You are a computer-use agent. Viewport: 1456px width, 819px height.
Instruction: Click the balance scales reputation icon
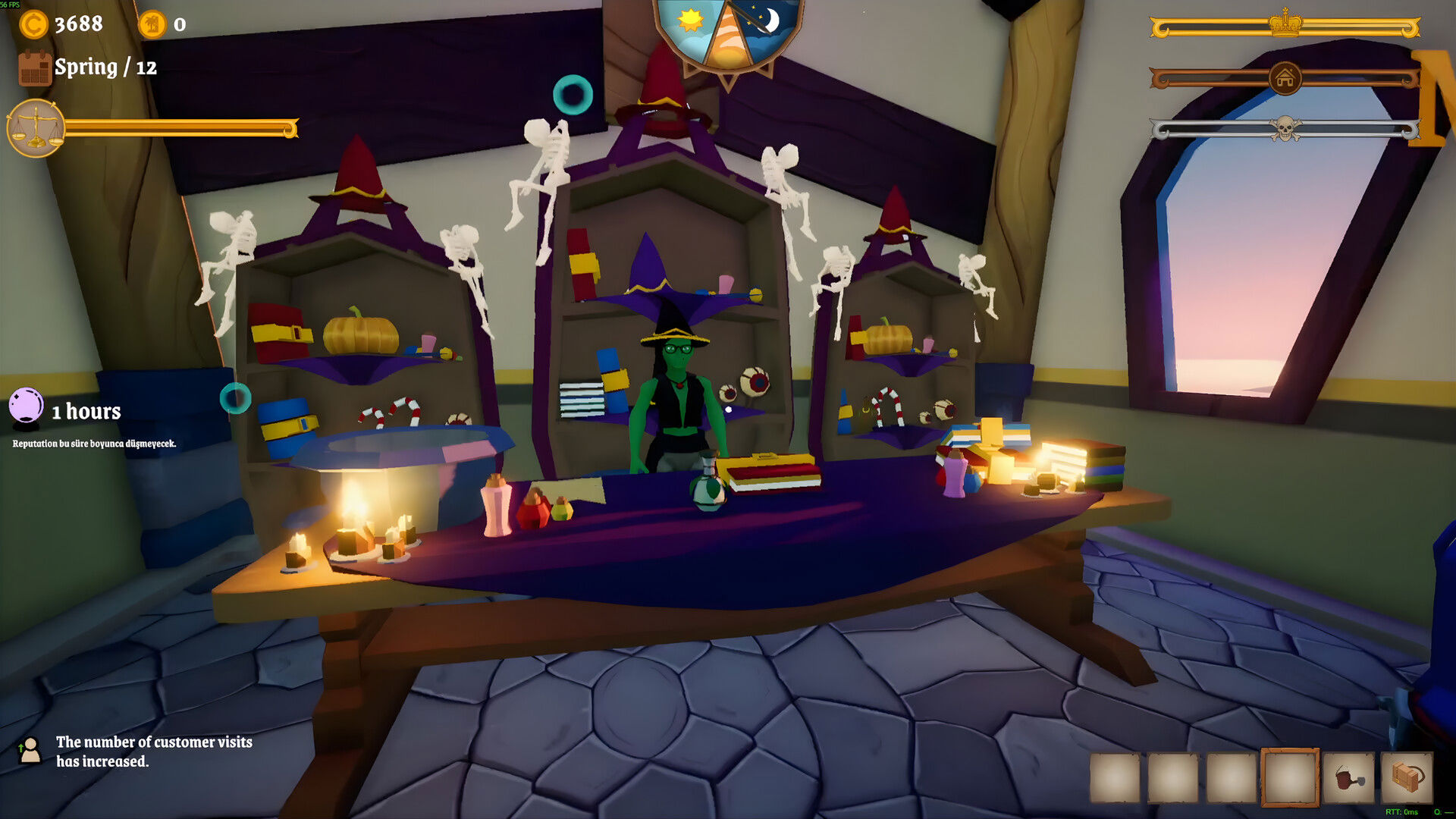[35, 128]
